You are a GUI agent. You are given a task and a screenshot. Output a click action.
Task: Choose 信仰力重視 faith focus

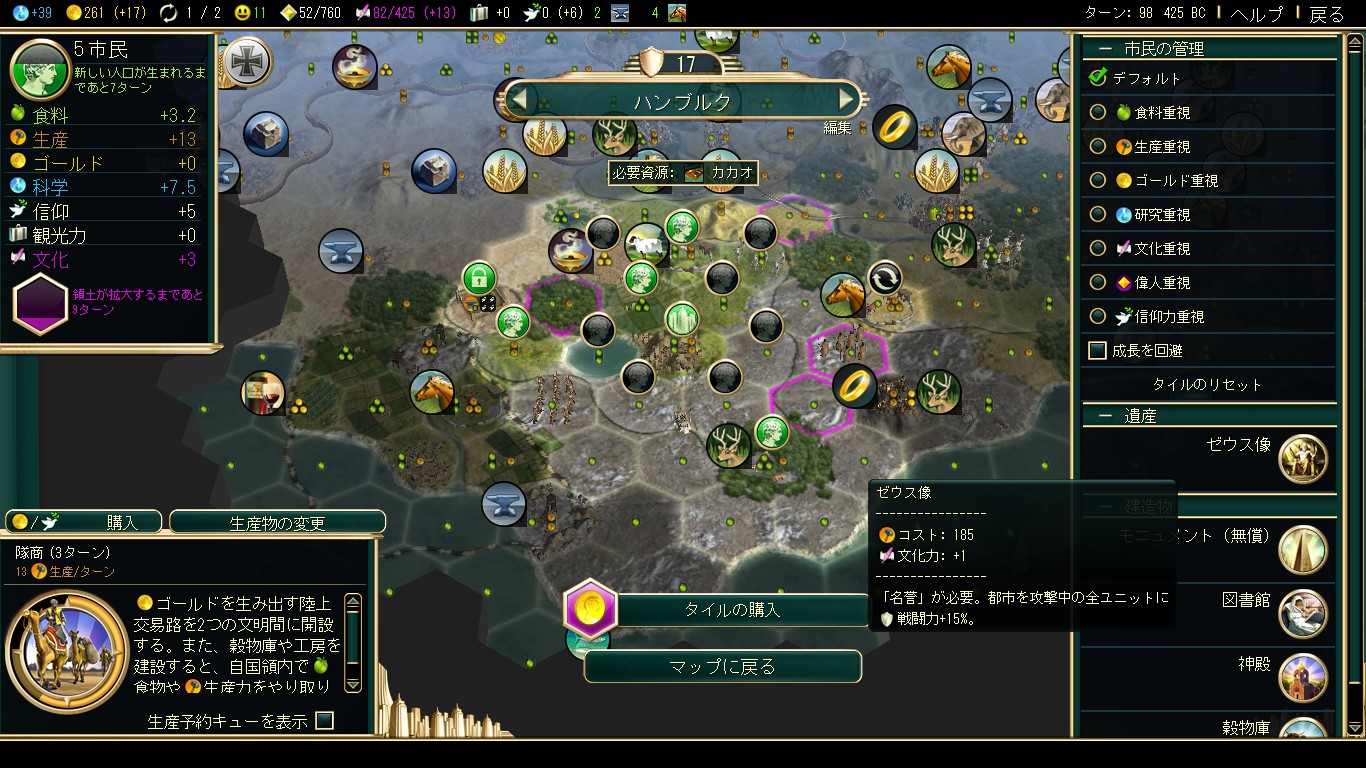pos(1098,317)
